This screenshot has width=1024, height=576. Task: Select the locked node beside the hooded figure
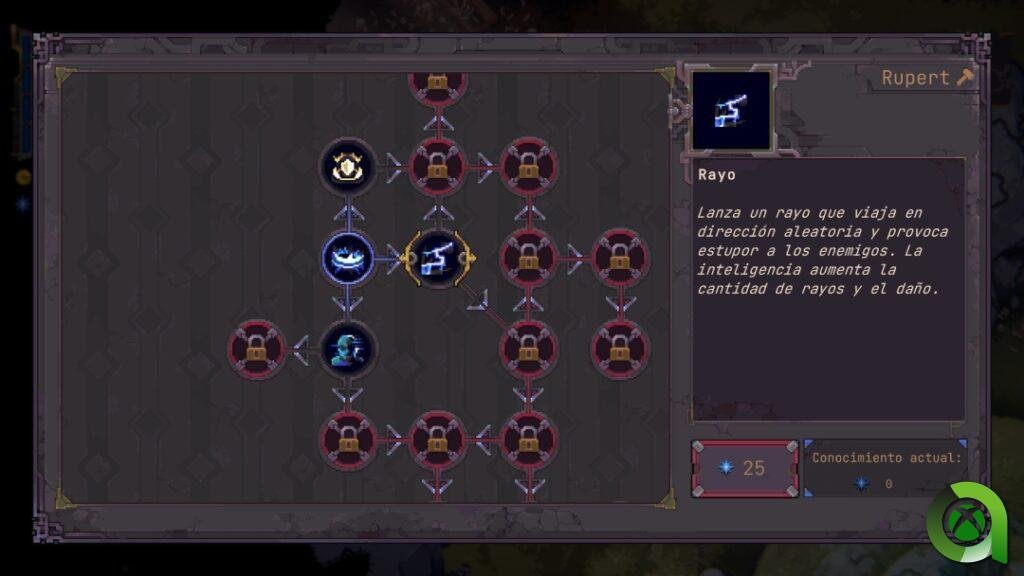click(257, 350)
